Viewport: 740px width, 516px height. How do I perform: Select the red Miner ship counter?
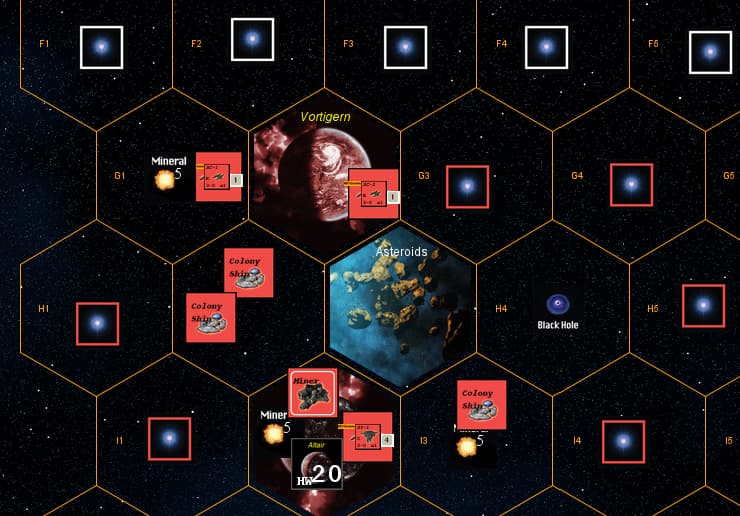coord(313,393)
